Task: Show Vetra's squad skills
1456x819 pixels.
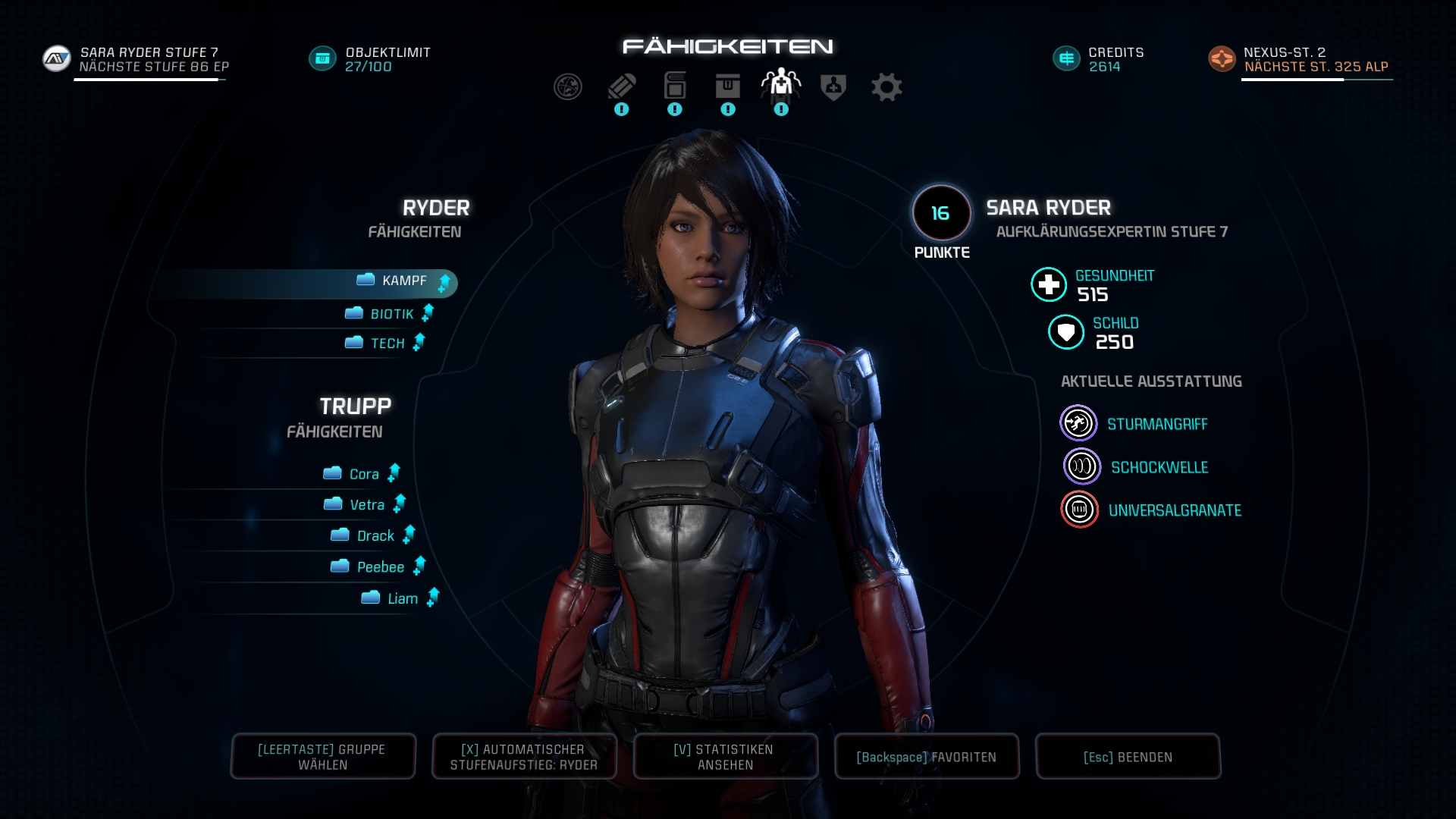Action: [366, 505]
